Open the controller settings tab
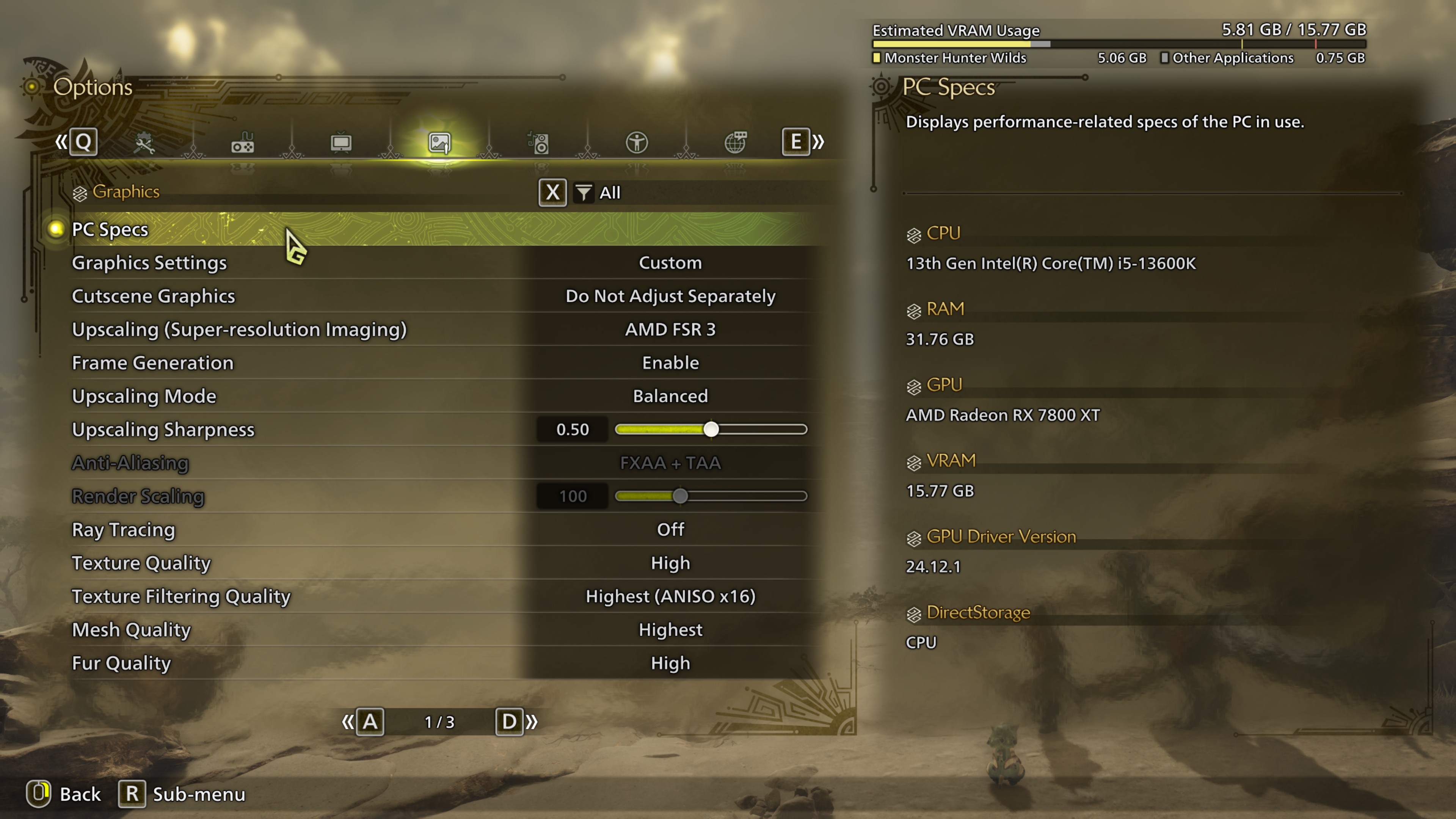Image resolution: width=1456 pixels, height=819 pixels. point(243,143)
